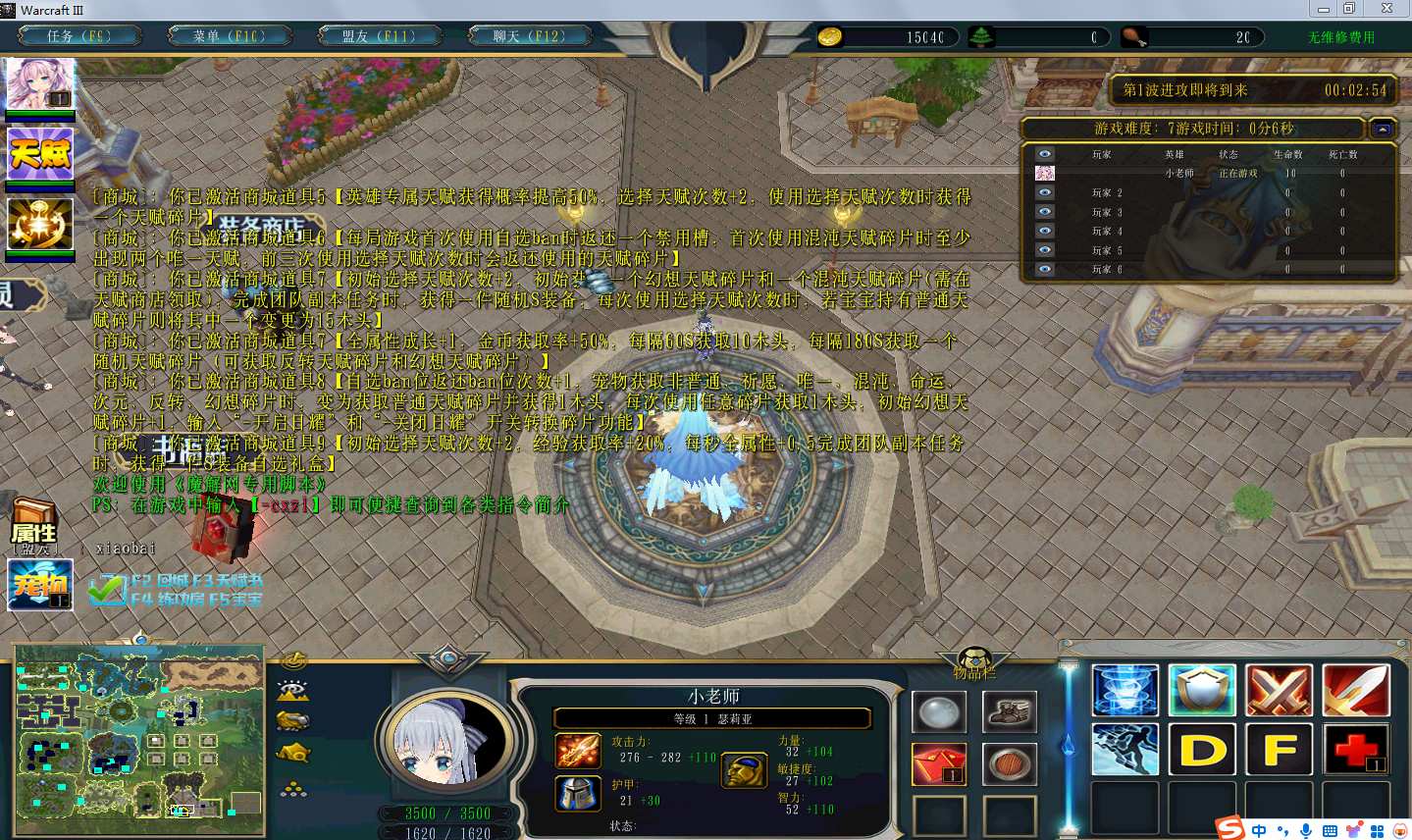Open the 属性 attributes book
Image resolution: width=1412 pixels, height=840 pixels.
[x=34, y=526]
